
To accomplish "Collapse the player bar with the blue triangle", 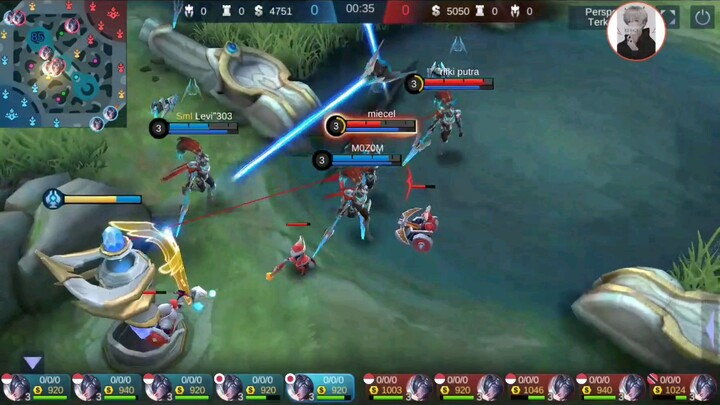I will coord(33,362).
